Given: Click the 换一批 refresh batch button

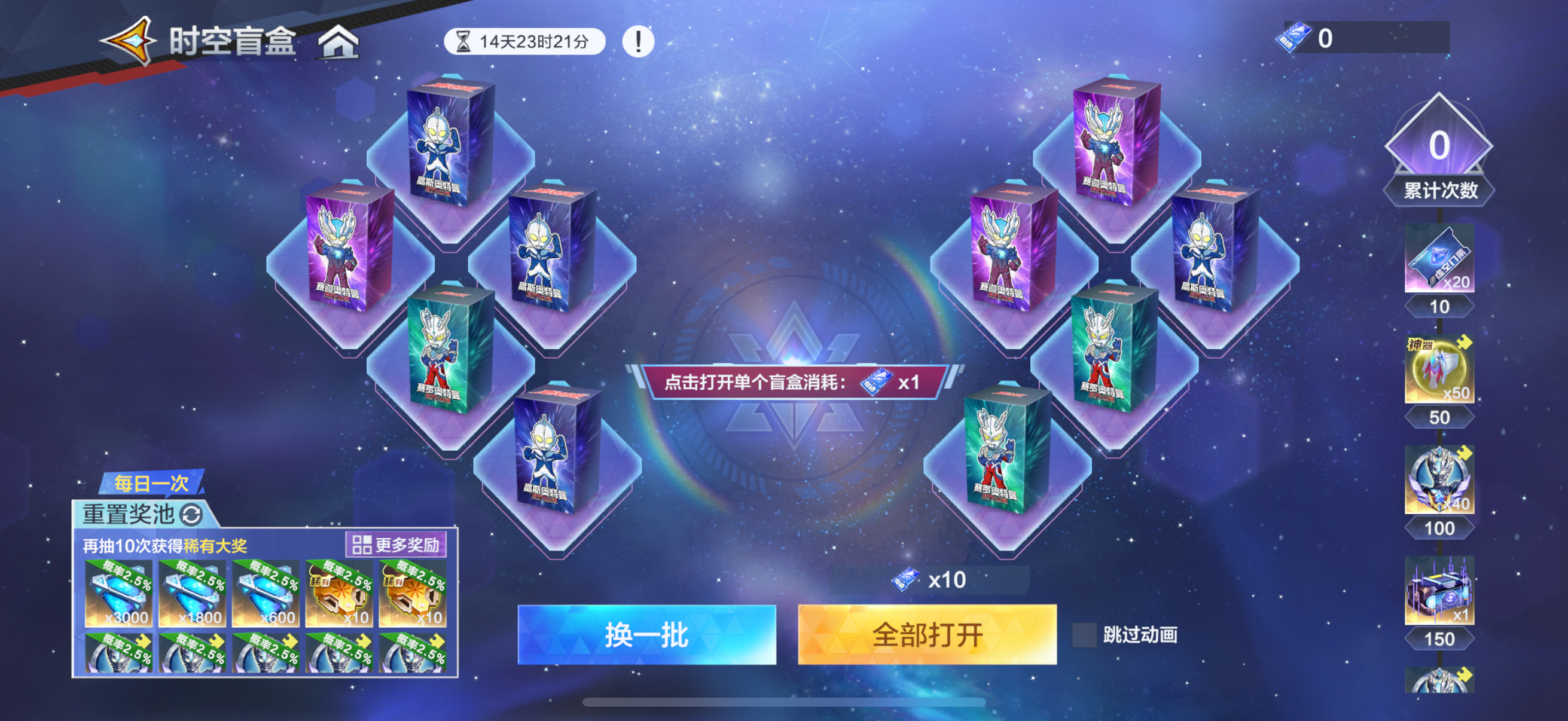Looking at the screenshot, I should click(x=646, y=634).
